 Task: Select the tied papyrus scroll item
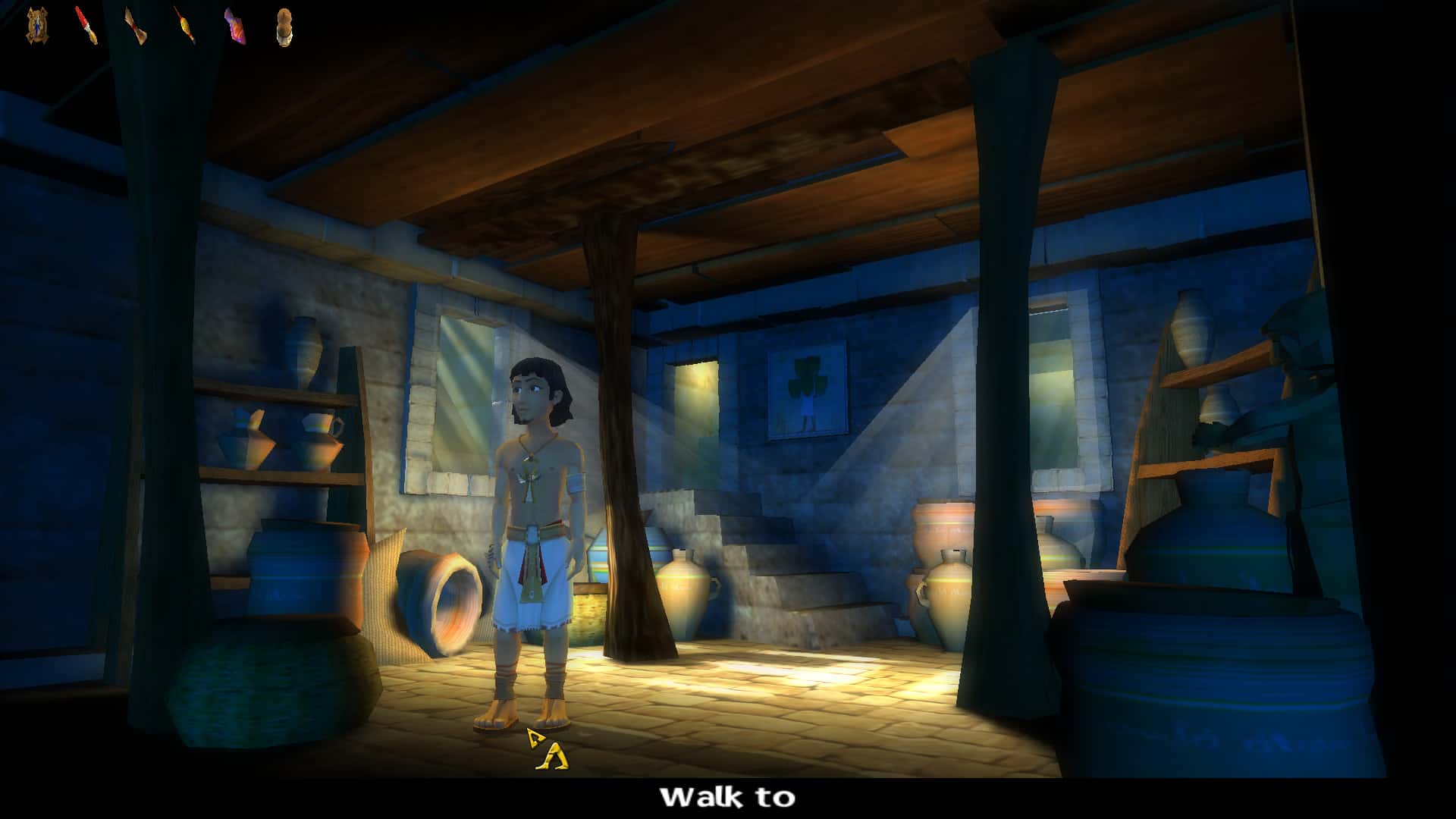click(x=136, y=26)
